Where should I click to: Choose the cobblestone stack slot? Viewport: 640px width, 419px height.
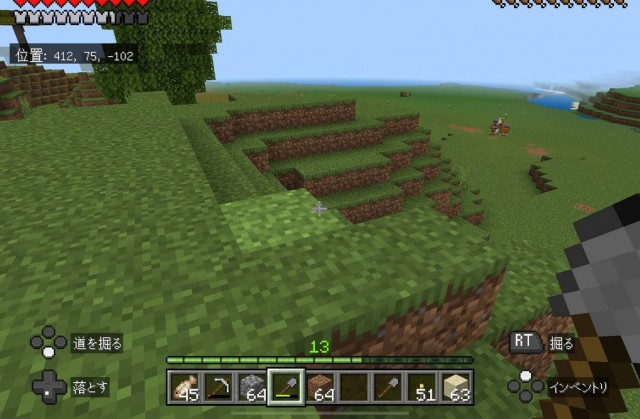pyautogui.click(x=253, y=386)
